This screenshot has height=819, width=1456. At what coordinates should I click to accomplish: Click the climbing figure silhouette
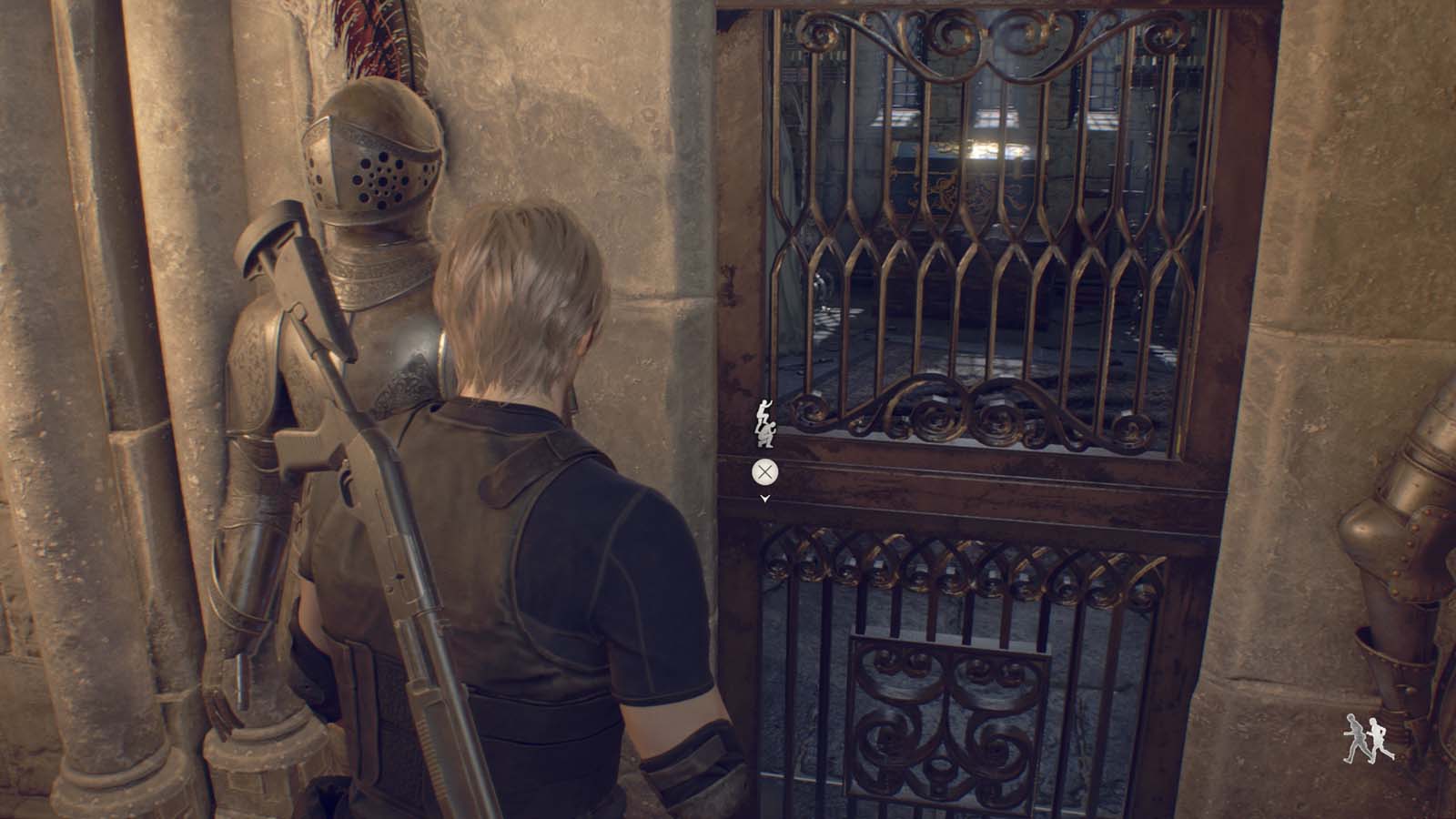click(x=763, y=409)
